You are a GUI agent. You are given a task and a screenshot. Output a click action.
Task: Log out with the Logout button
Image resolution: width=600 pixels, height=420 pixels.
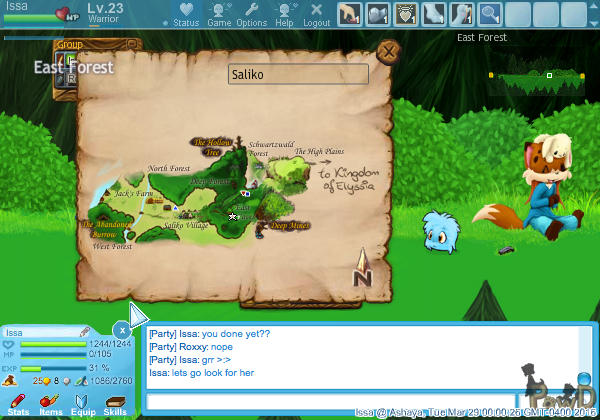[x=316, y=14]
